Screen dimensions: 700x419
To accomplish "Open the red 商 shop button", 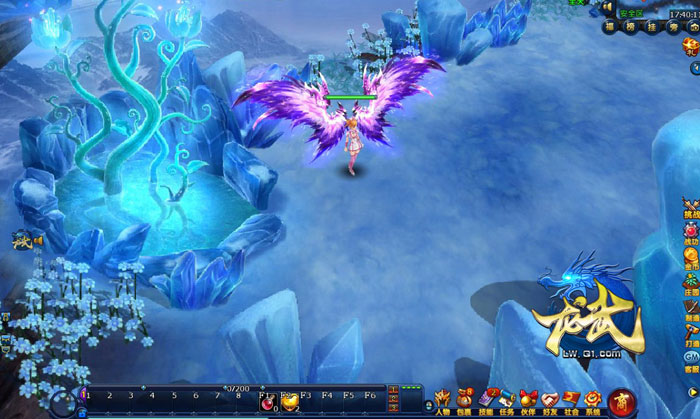I will (622, 401).
